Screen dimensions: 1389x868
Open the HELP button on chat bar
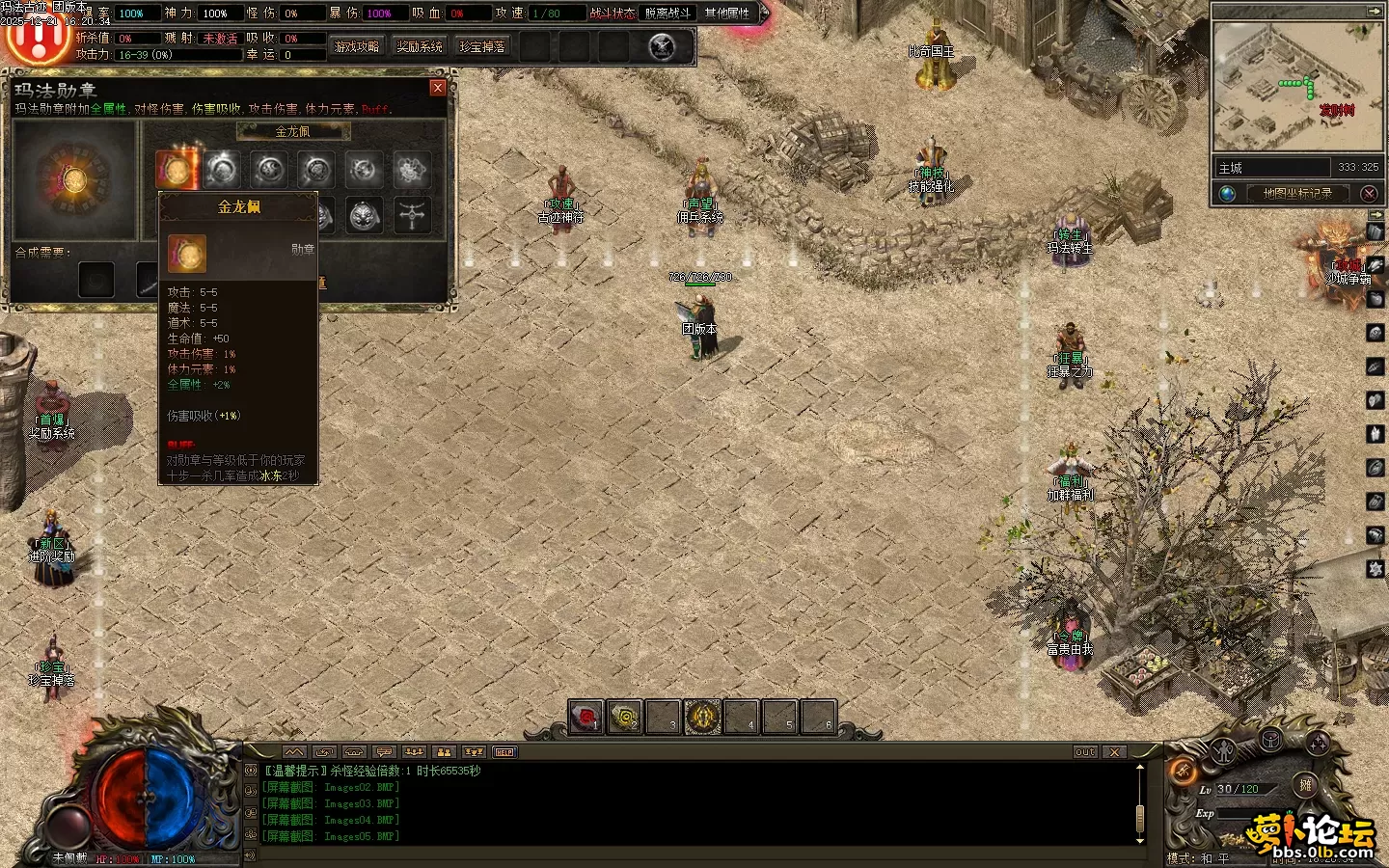pyautogui.click(x=504, y=752)
